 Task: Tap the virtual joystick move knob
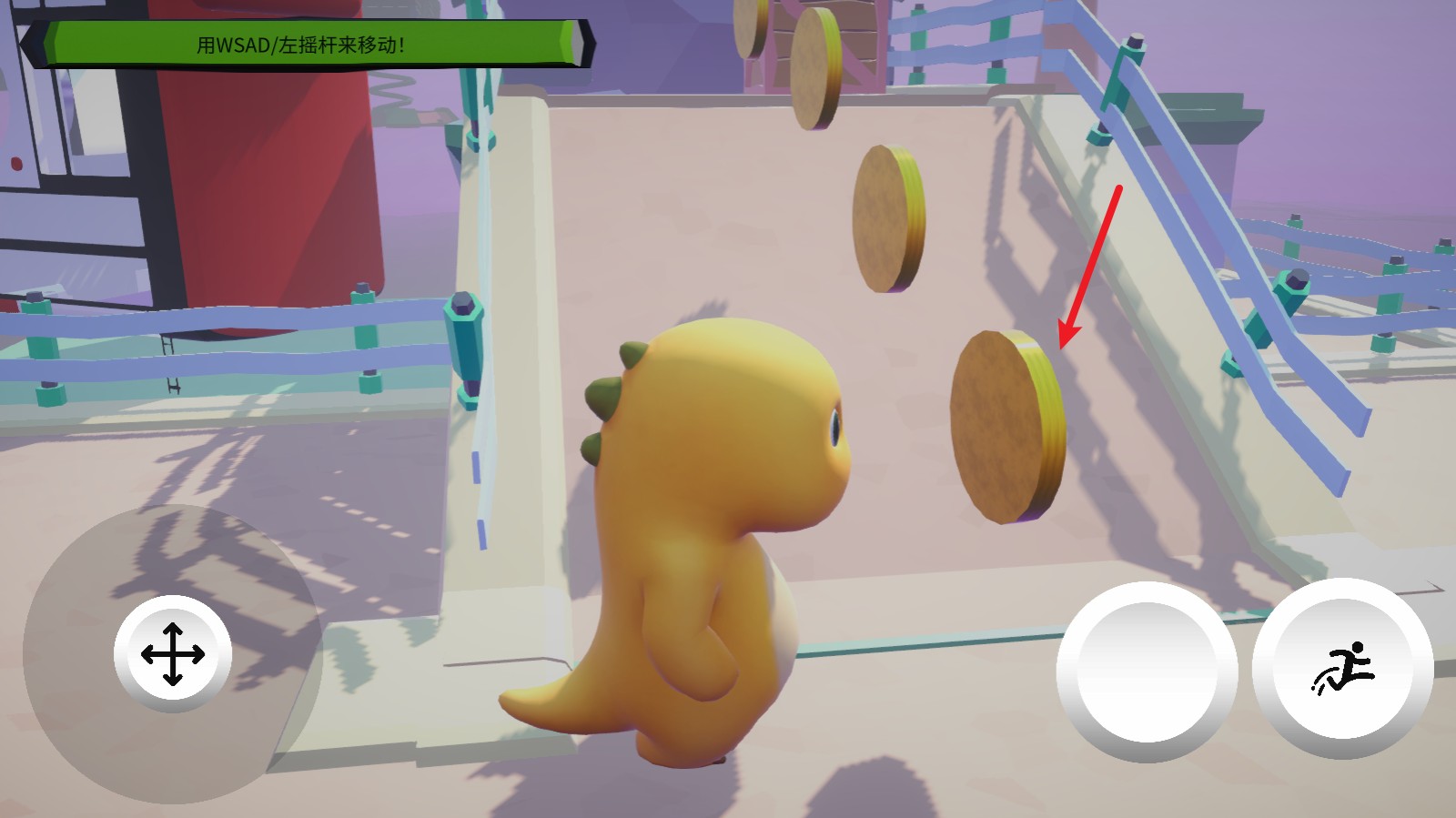173,654
